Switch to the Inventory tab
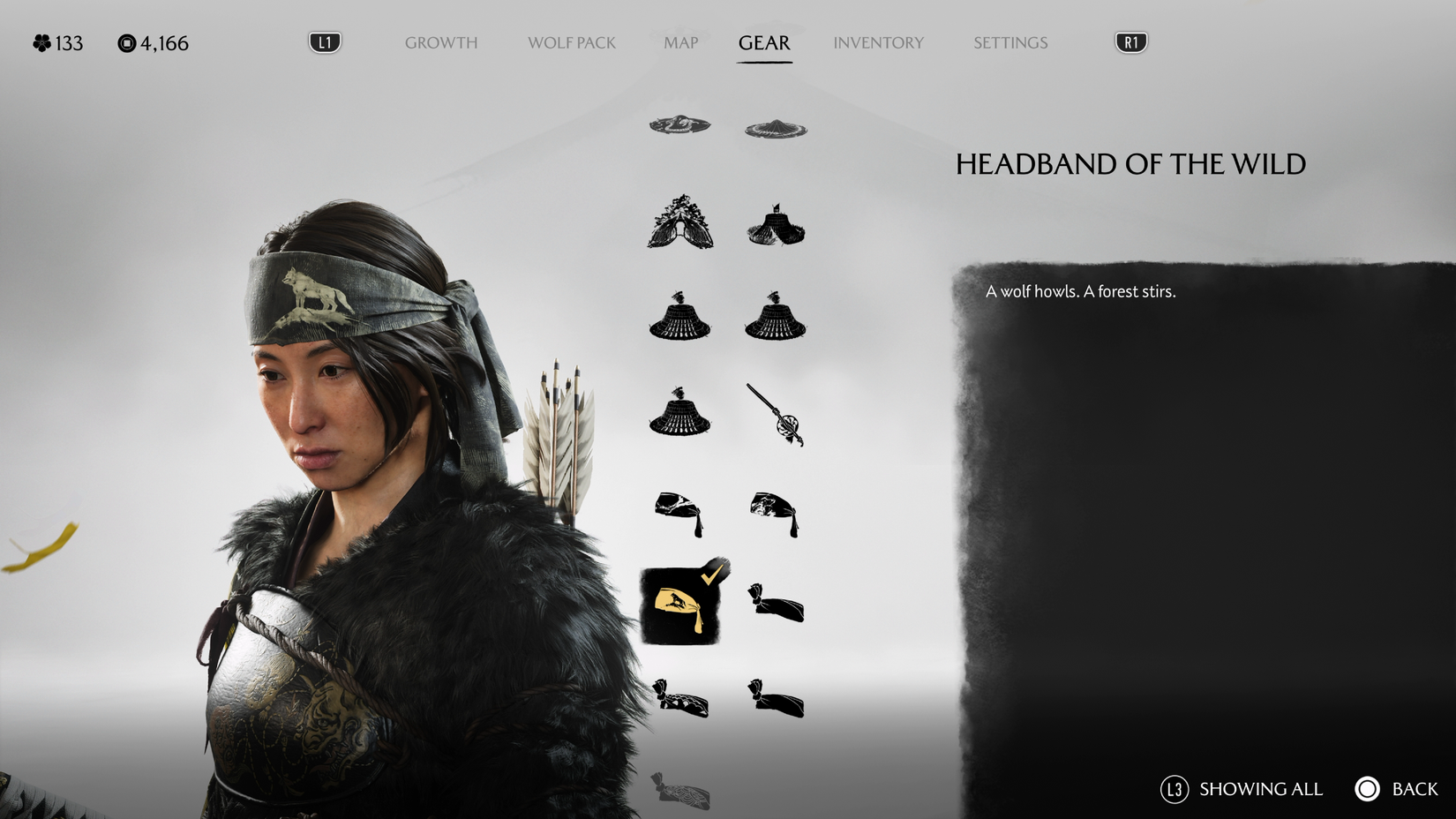1456x819 pixels. 879,41
